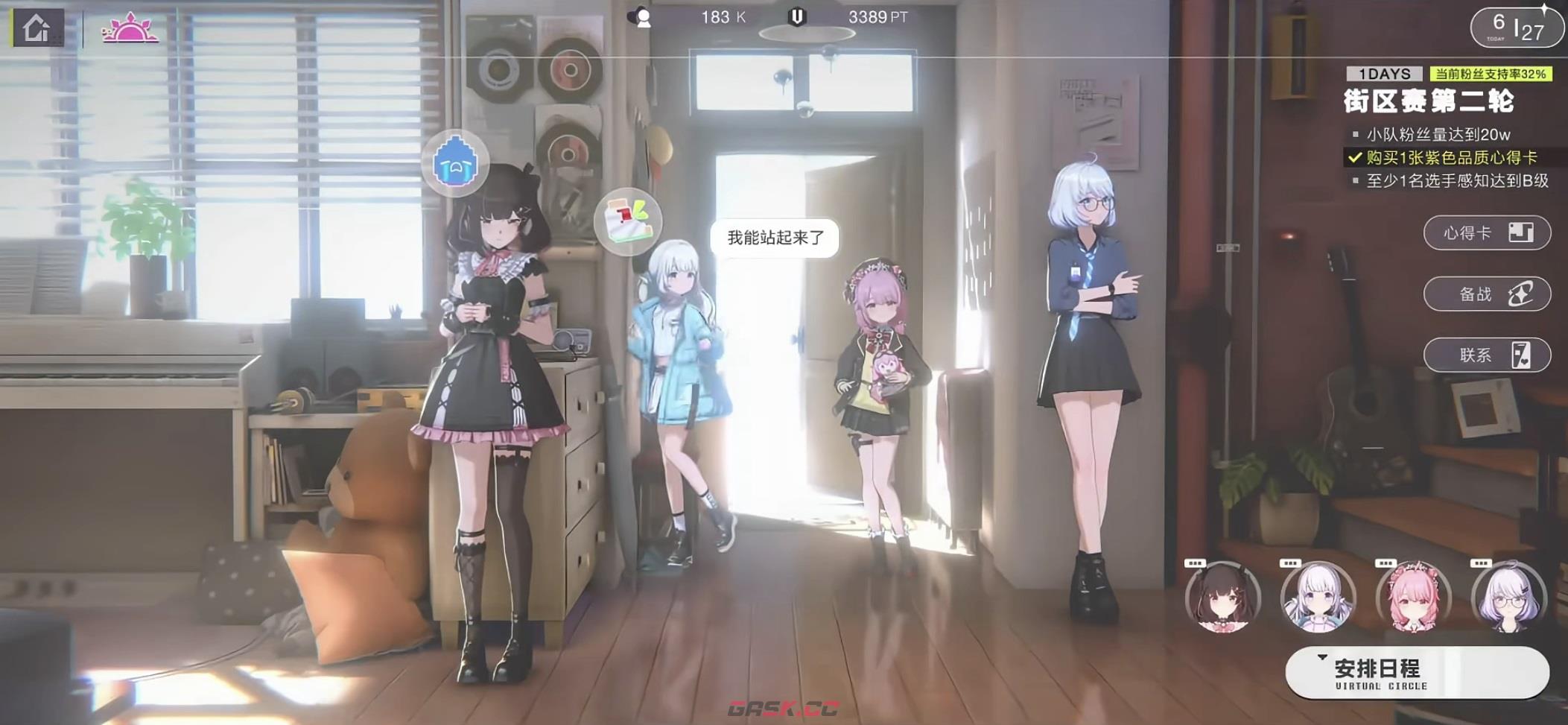Open the 联系 contact menu

[1486, 355]
